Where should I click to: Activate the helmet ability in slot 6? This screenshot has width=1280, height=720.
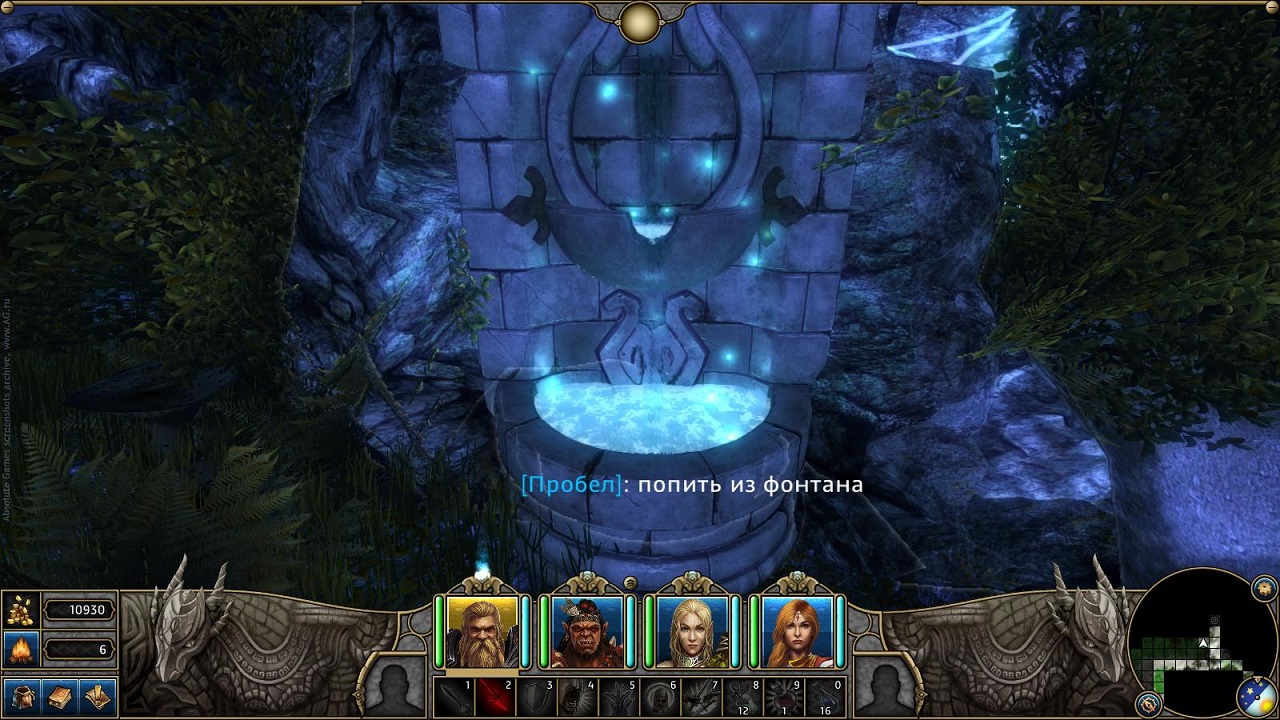coord(660,696)
